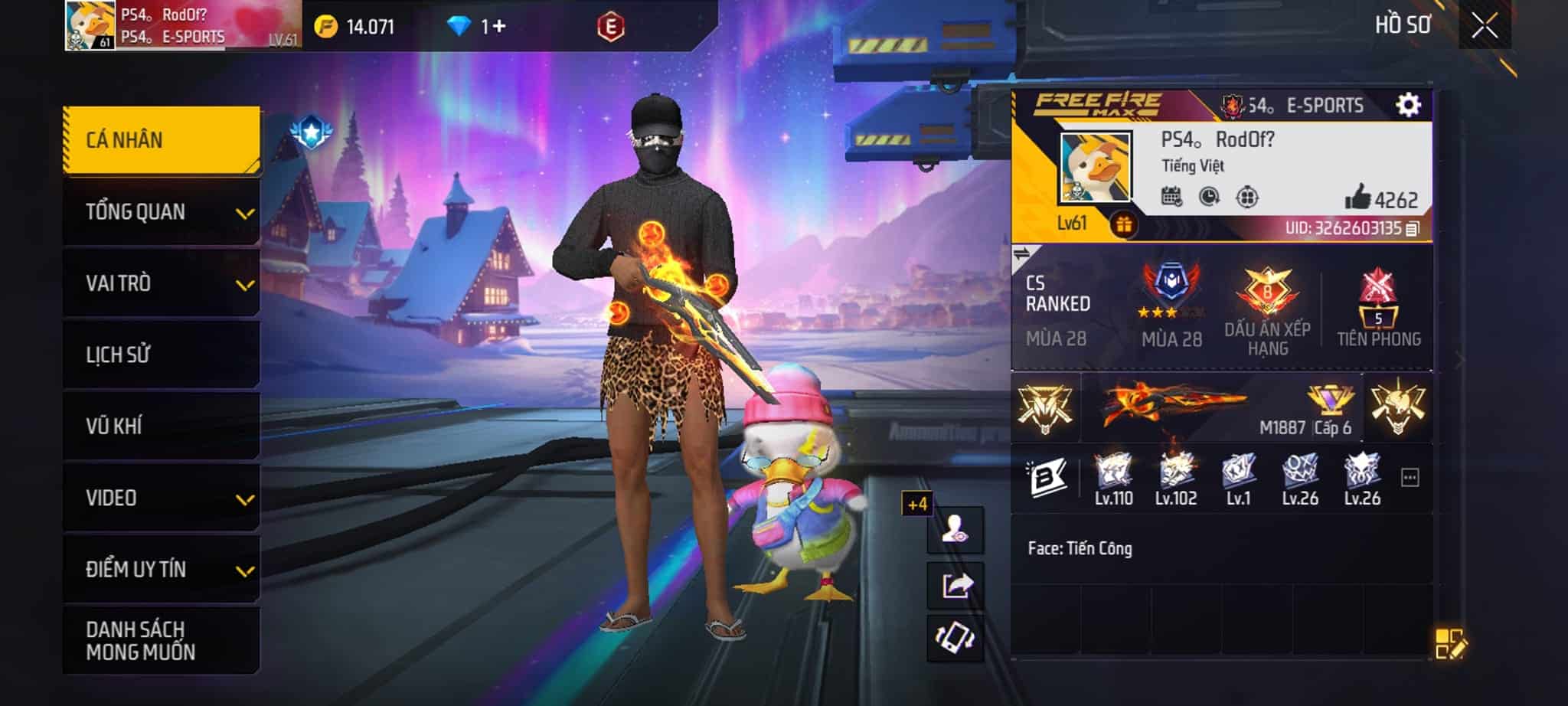Viewport: 1568px width, 706px height.
Task: Close the profile screen with the X
Action: pyautogui.click(x=1485, y=27)
